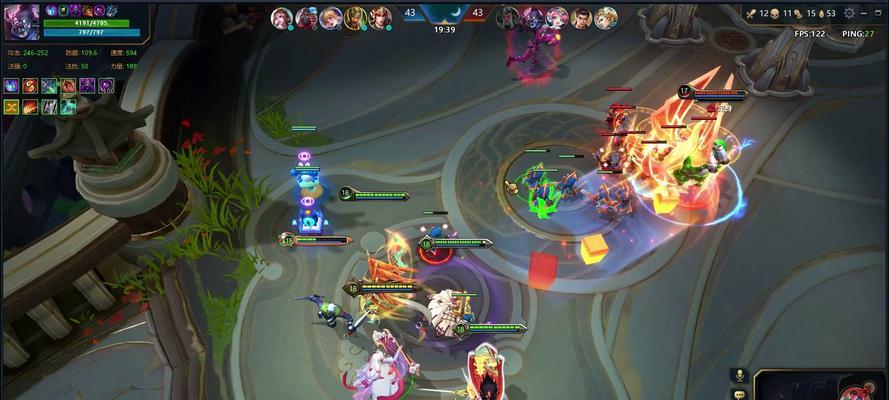
Task: Select the first hero portrait on the left team
Action: pyautogui.click(x=281, y=17)
